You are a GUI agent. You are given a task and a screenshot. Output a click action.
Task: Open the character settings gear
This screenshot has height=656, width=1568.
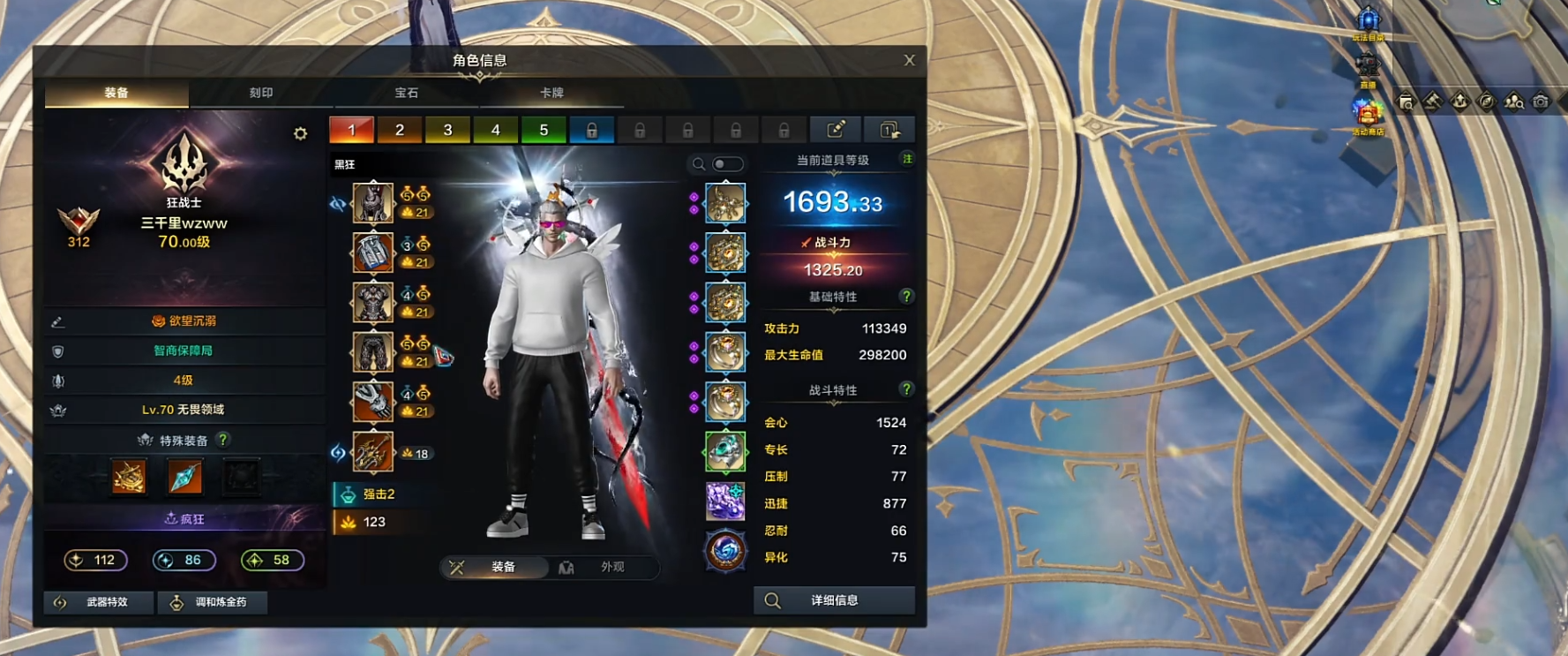300,133
